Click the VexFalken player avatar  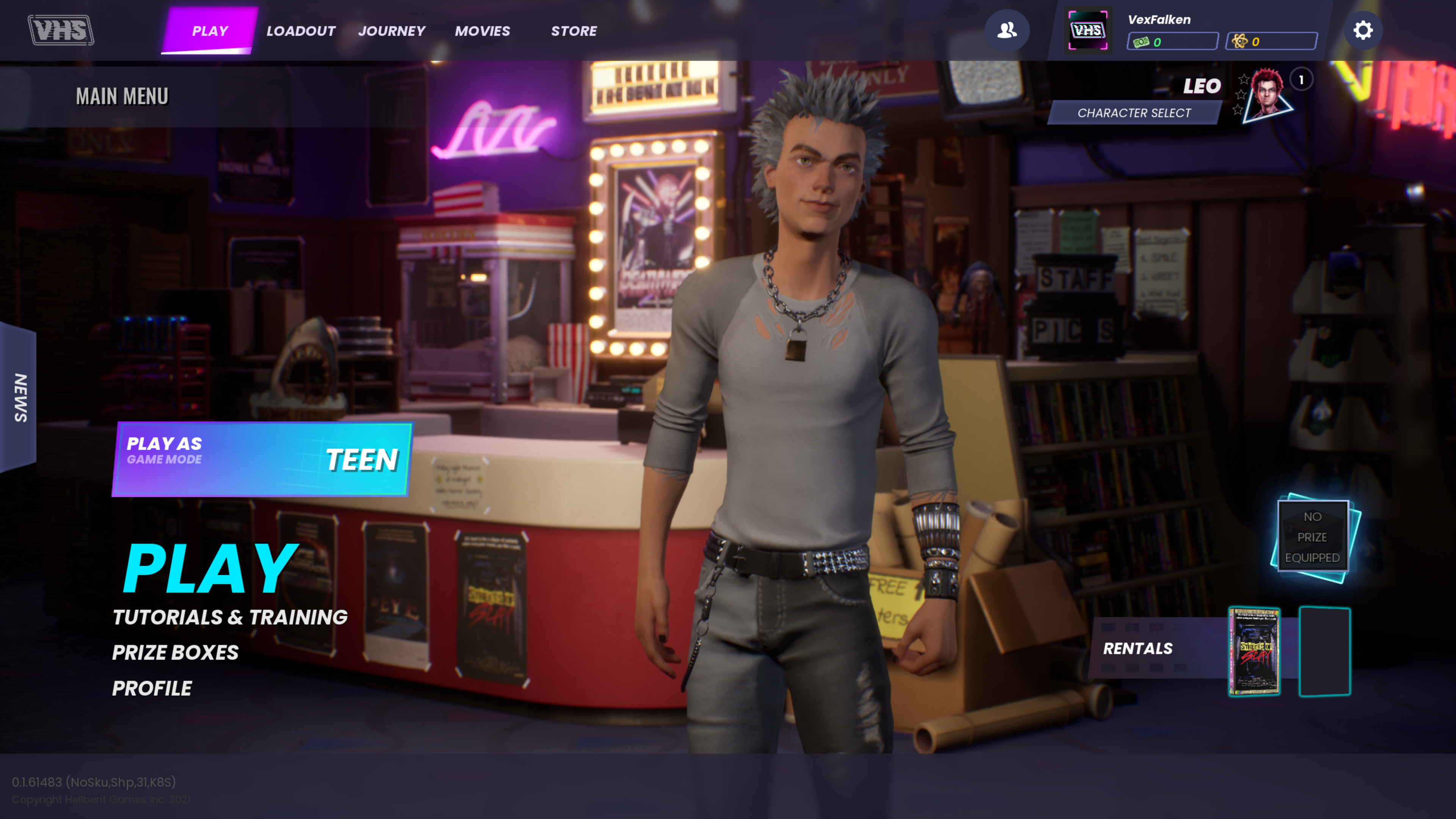coord(1088,30)
